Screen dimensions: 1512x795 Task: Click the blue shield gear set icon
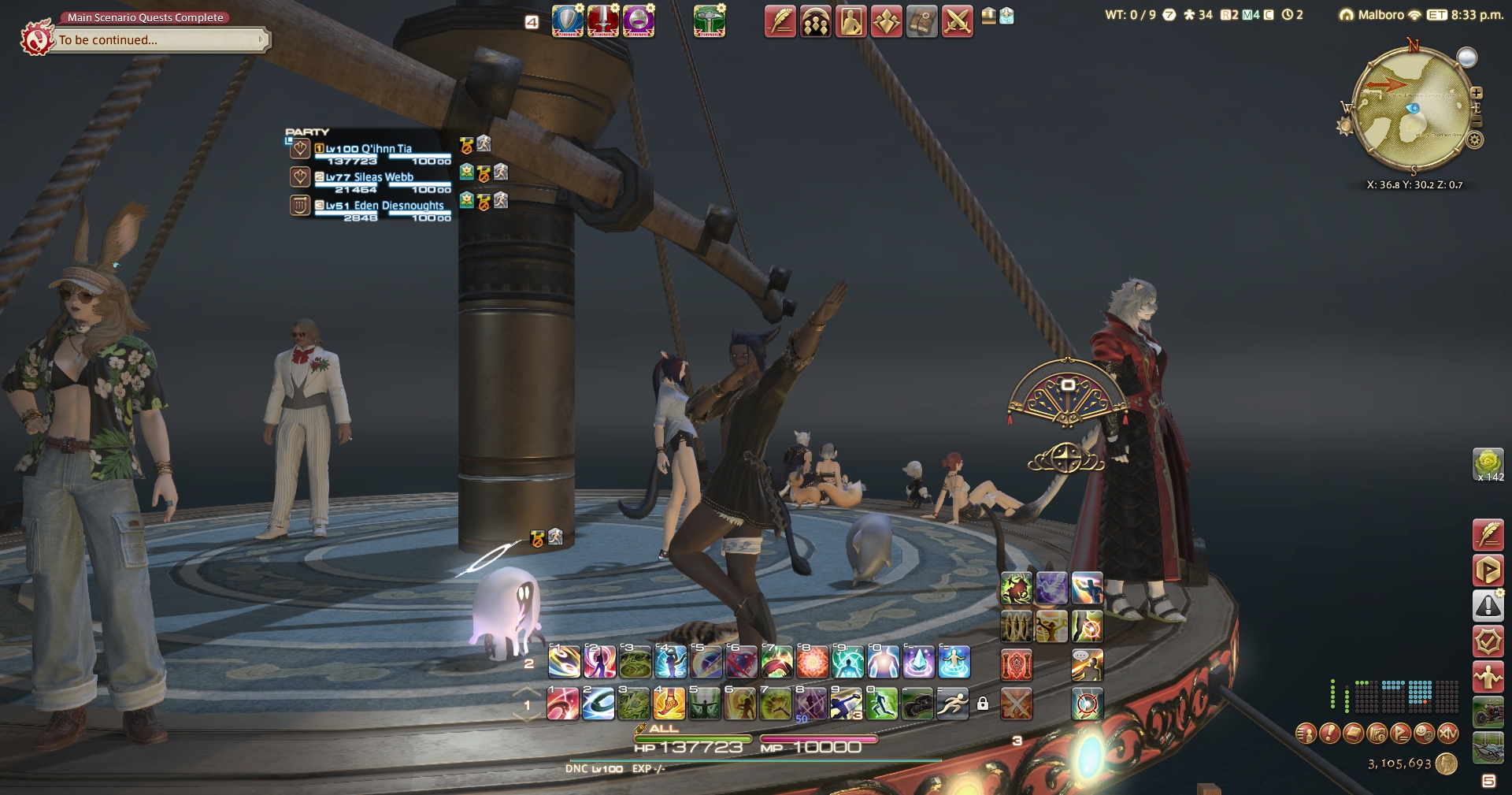567,21
